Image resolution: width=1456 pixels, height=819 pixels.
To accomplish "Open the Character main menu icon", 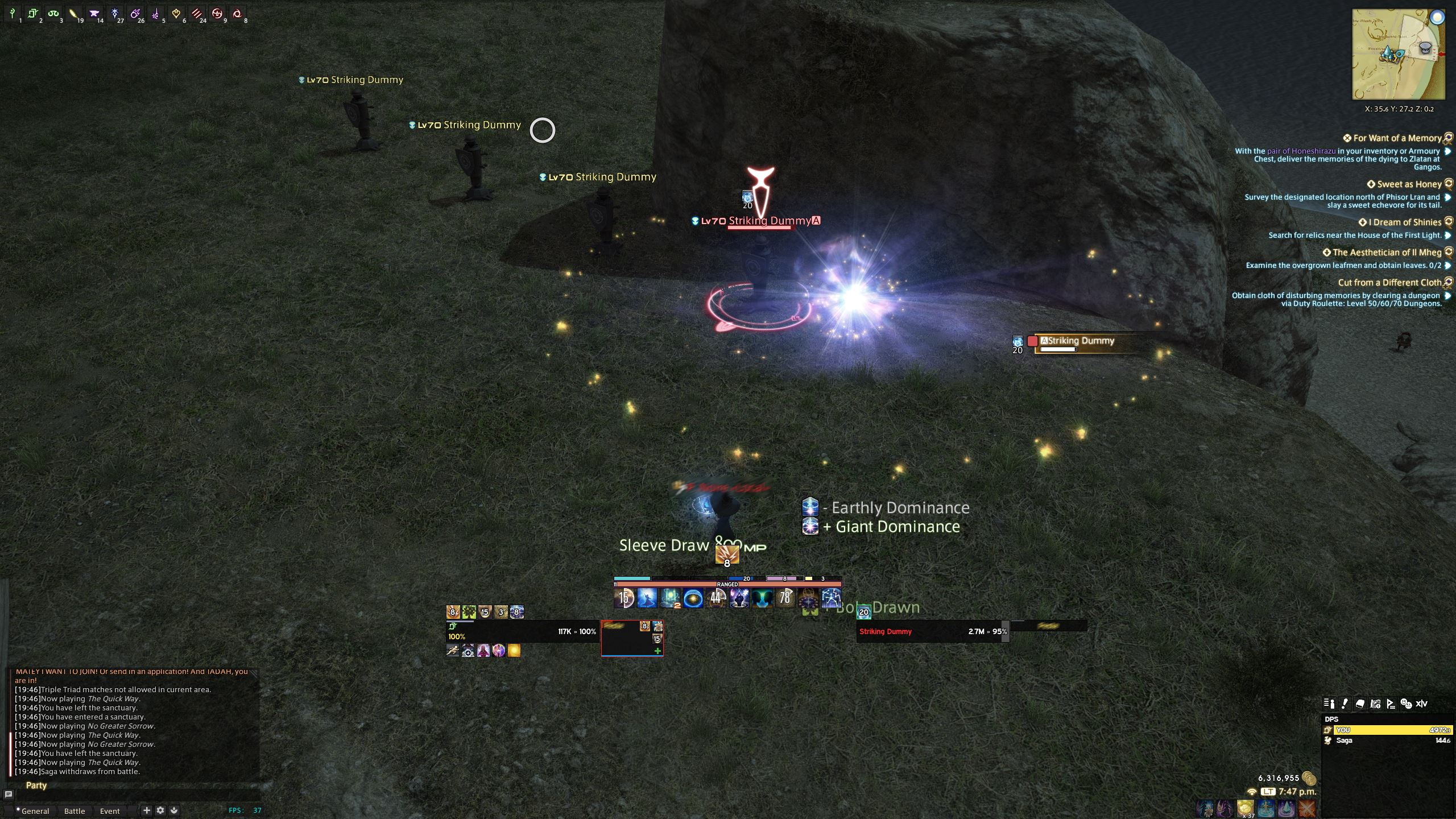I will (x=1329, y=704).
